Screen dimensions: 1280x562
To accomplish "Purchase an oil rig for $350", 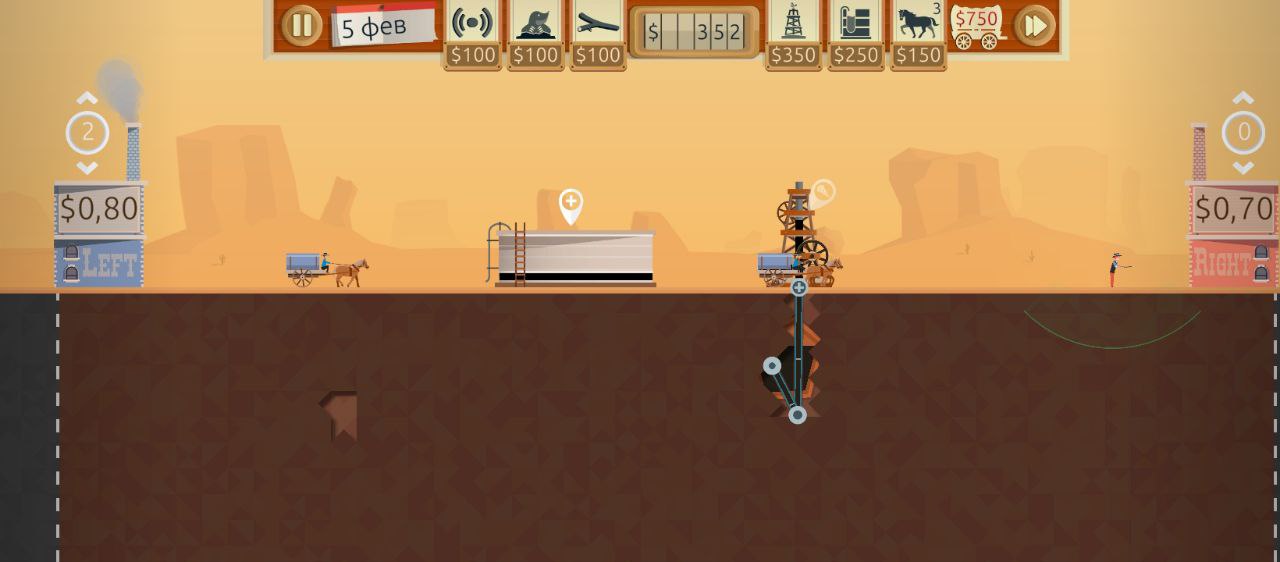I will click(x=793, y=24).
